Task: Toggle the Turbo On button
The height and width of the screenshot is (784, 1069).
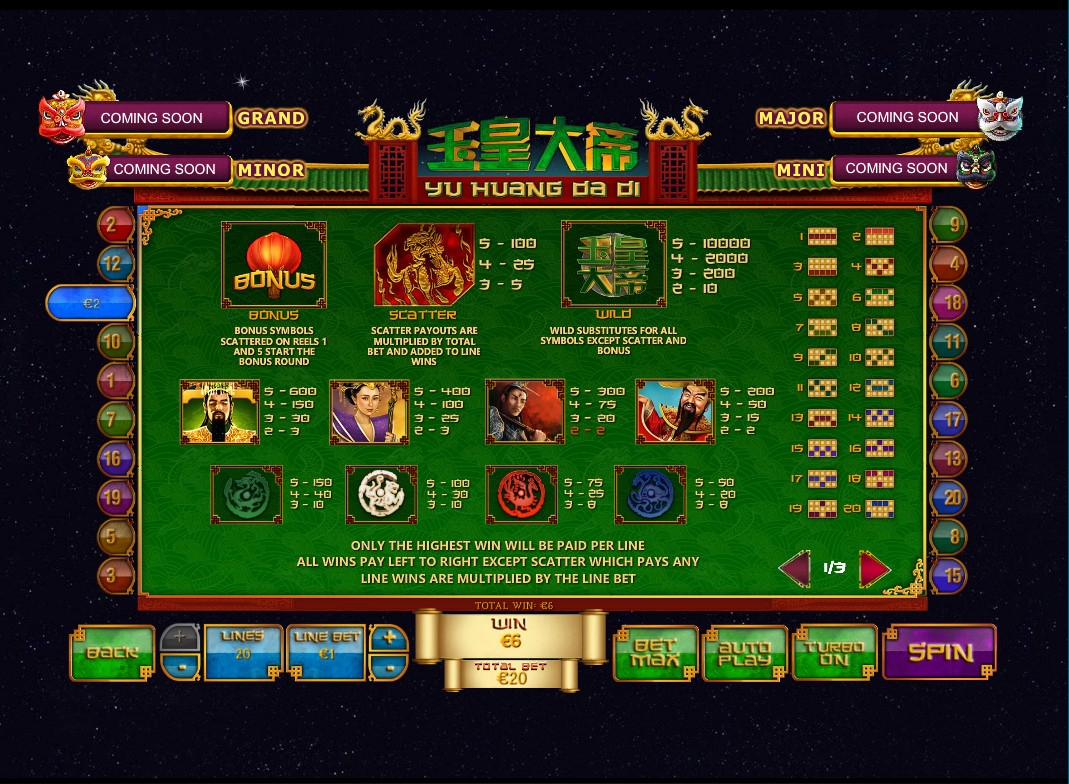Action: point(834,653)
